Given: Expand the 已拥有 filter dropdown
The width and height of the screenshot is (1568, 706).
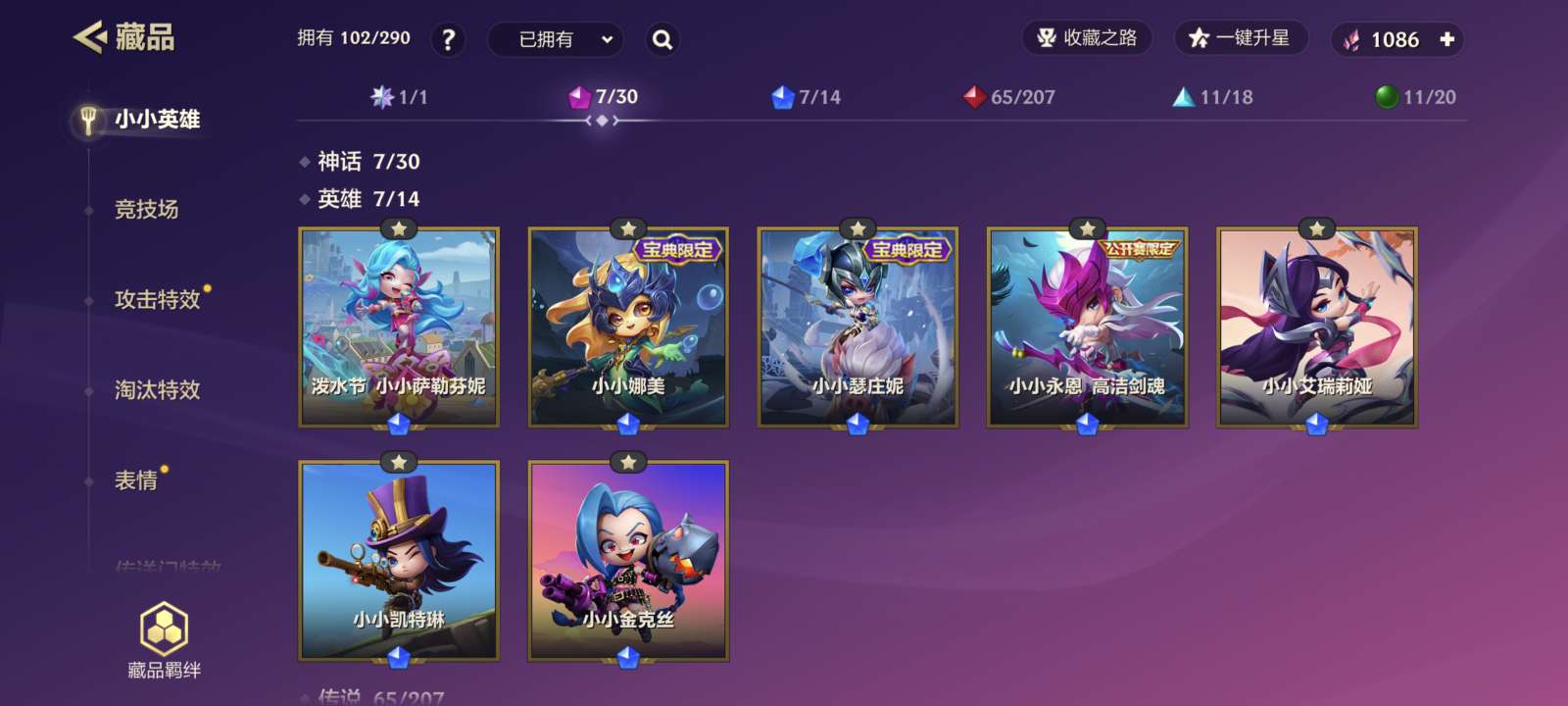Looking at the screenshot, I should pyautogui.click(x=555, y=39).
